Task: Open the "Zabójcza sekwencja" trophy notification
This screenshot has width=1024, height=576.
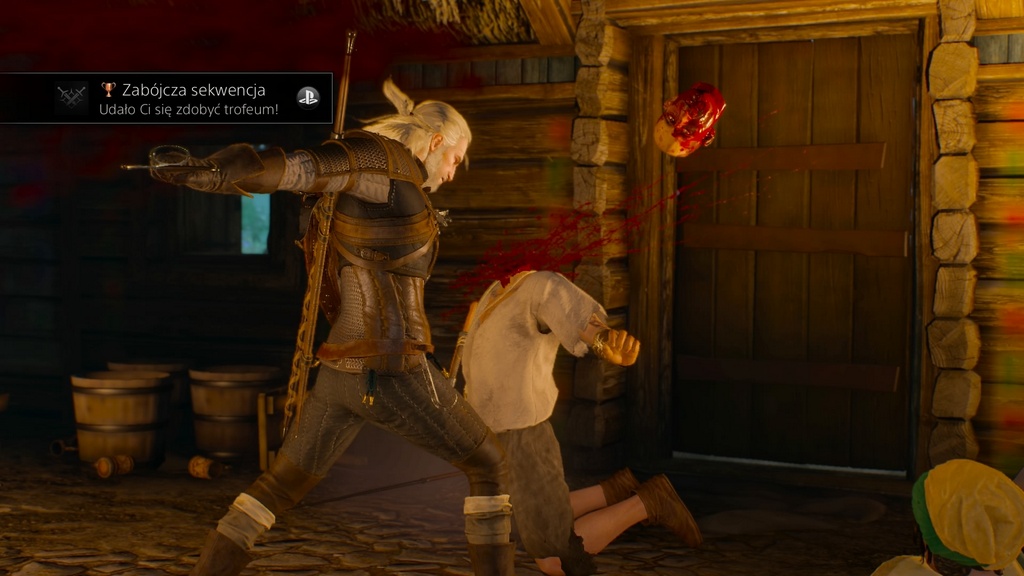Action: [190, 98]
